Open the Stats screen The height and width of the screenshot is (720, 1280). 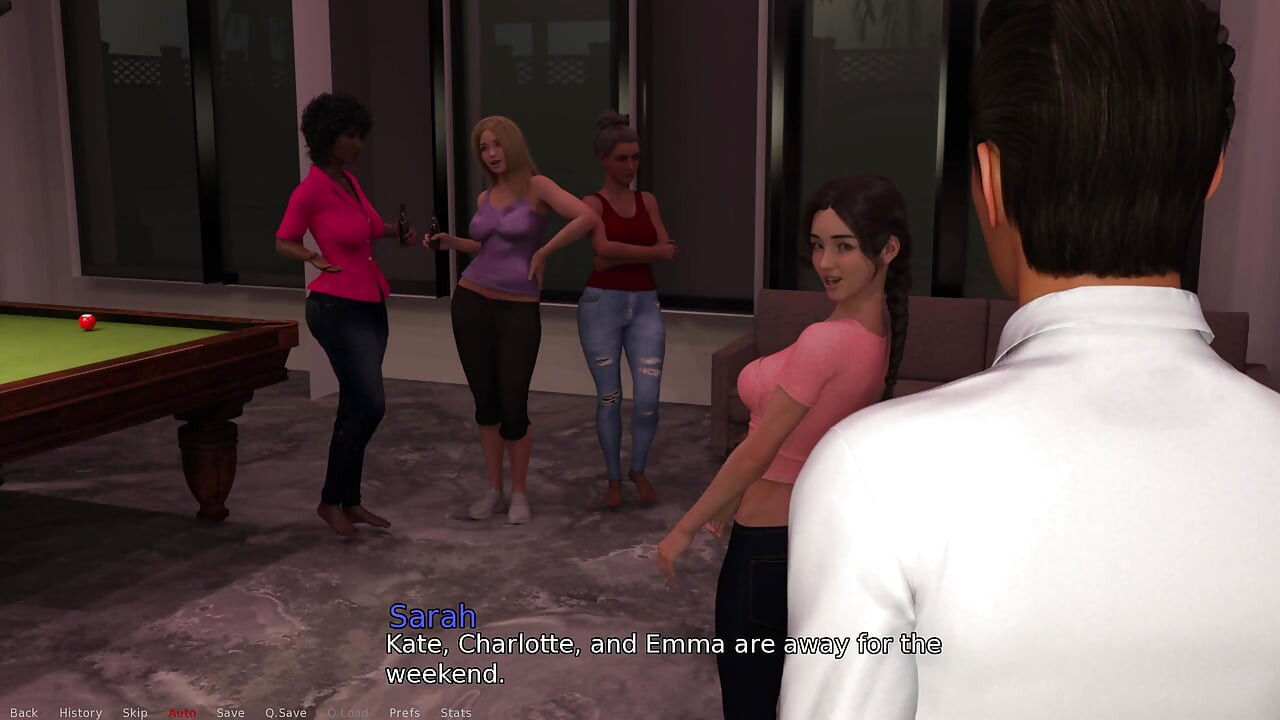point(456,713)
